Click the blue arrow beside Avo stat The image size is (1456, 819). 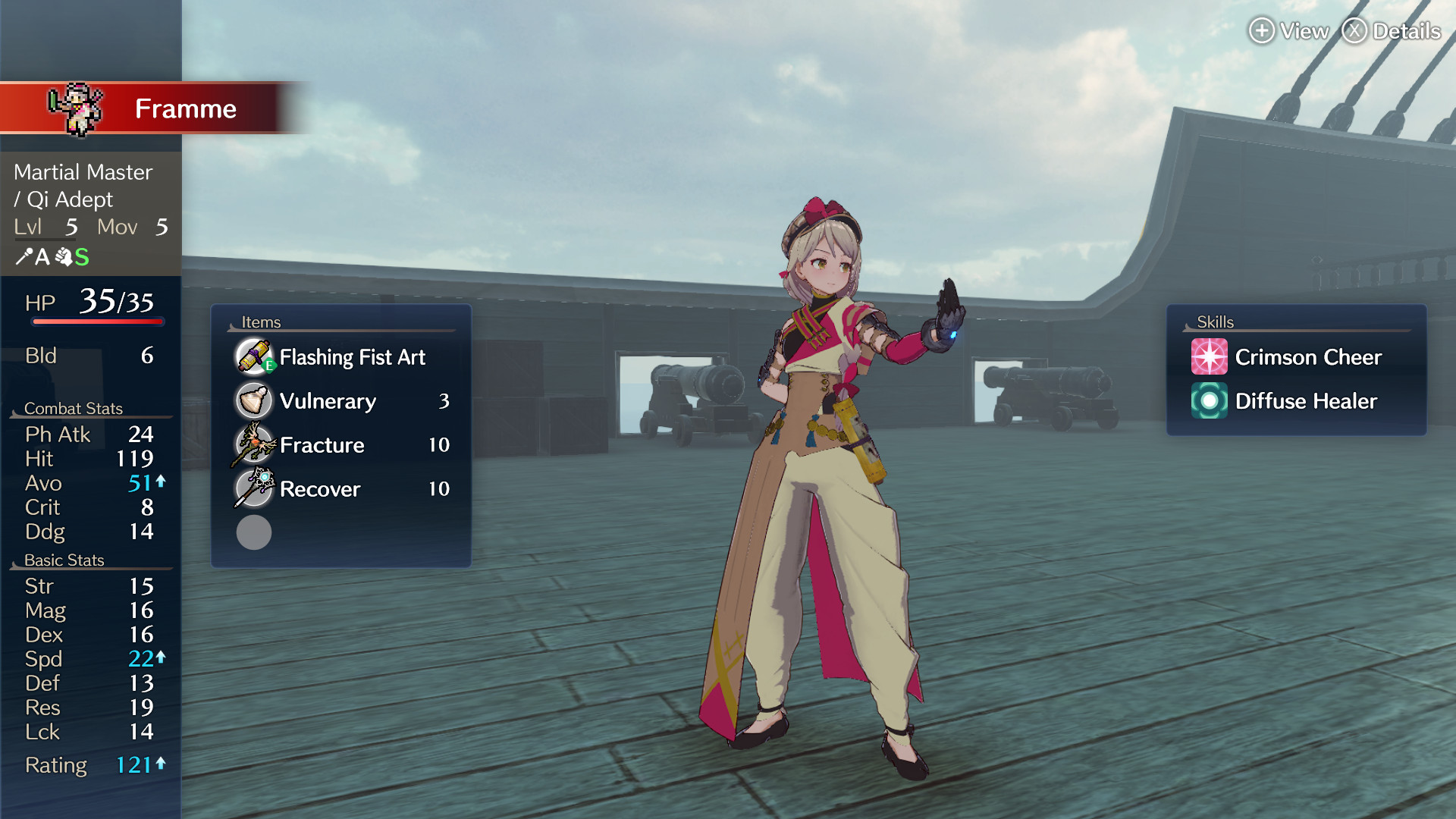[x=161, y=481]
